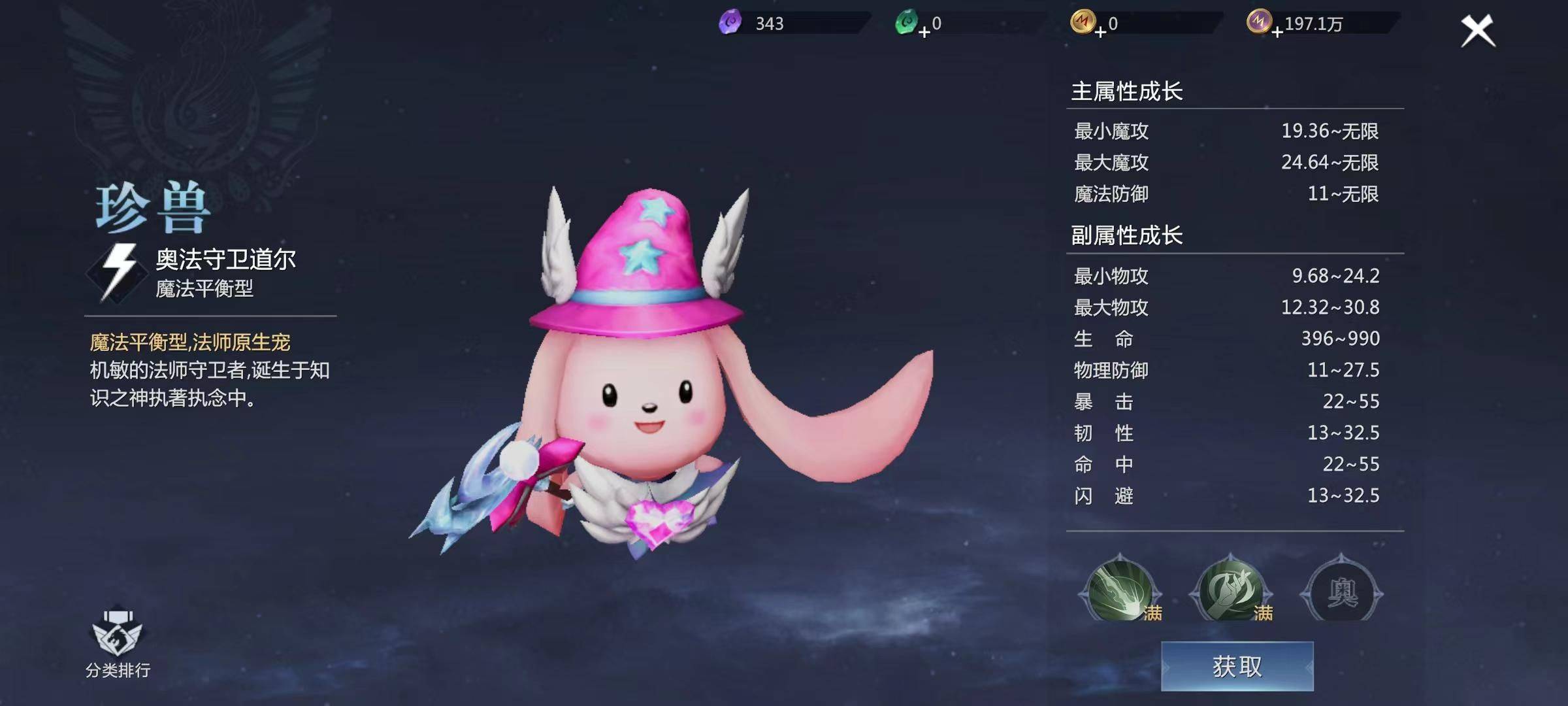View the locked 奥 skill slot
The height and width of the screenshot is (706, 1568).
(1342, 592)
